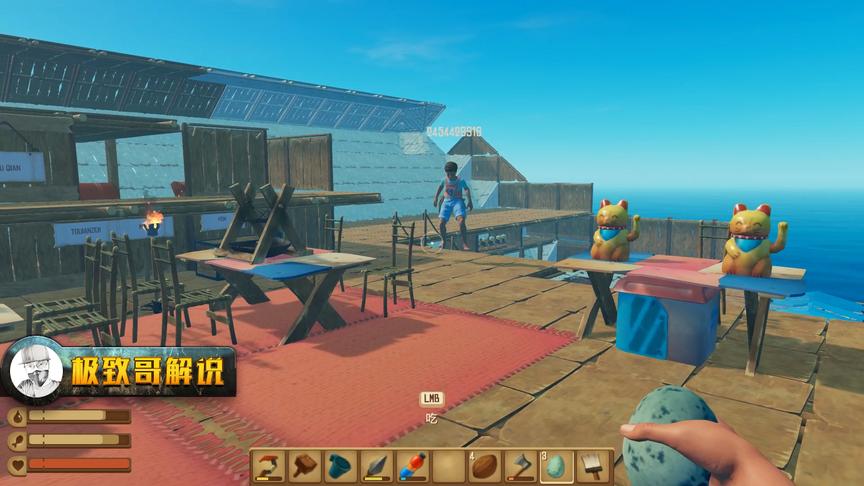Pick the coconut stack in the hotbar
Screen dimensions: 864x486
pos(485,466)
